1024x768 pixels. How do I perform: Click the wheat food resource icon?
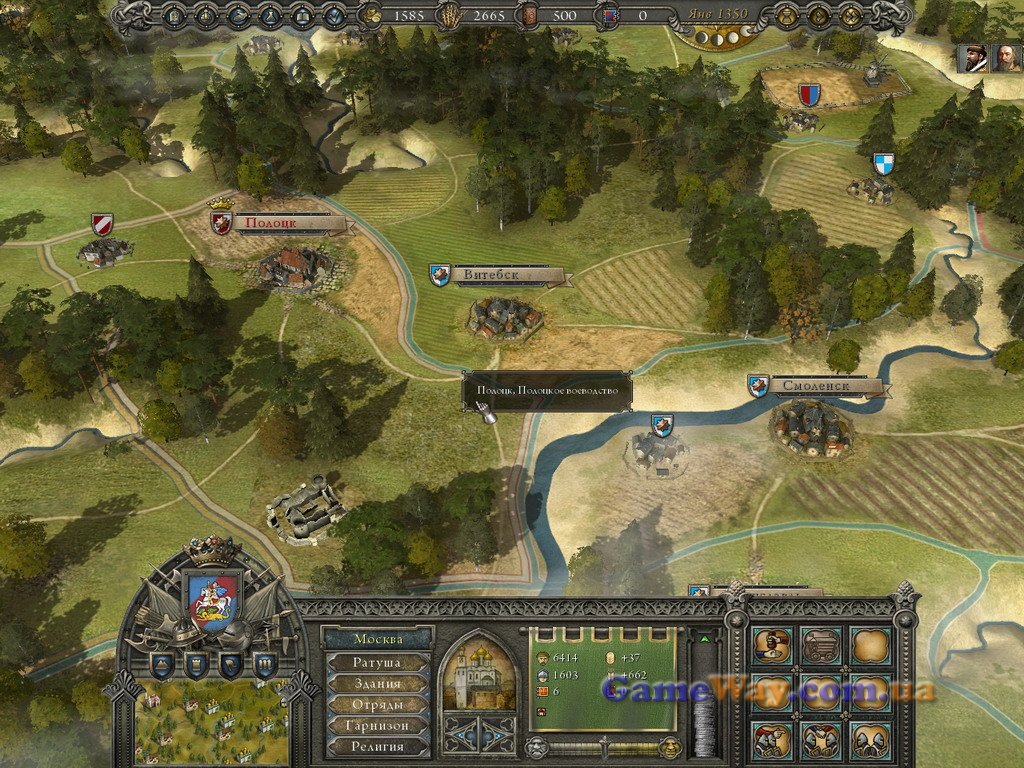[451, 15]
